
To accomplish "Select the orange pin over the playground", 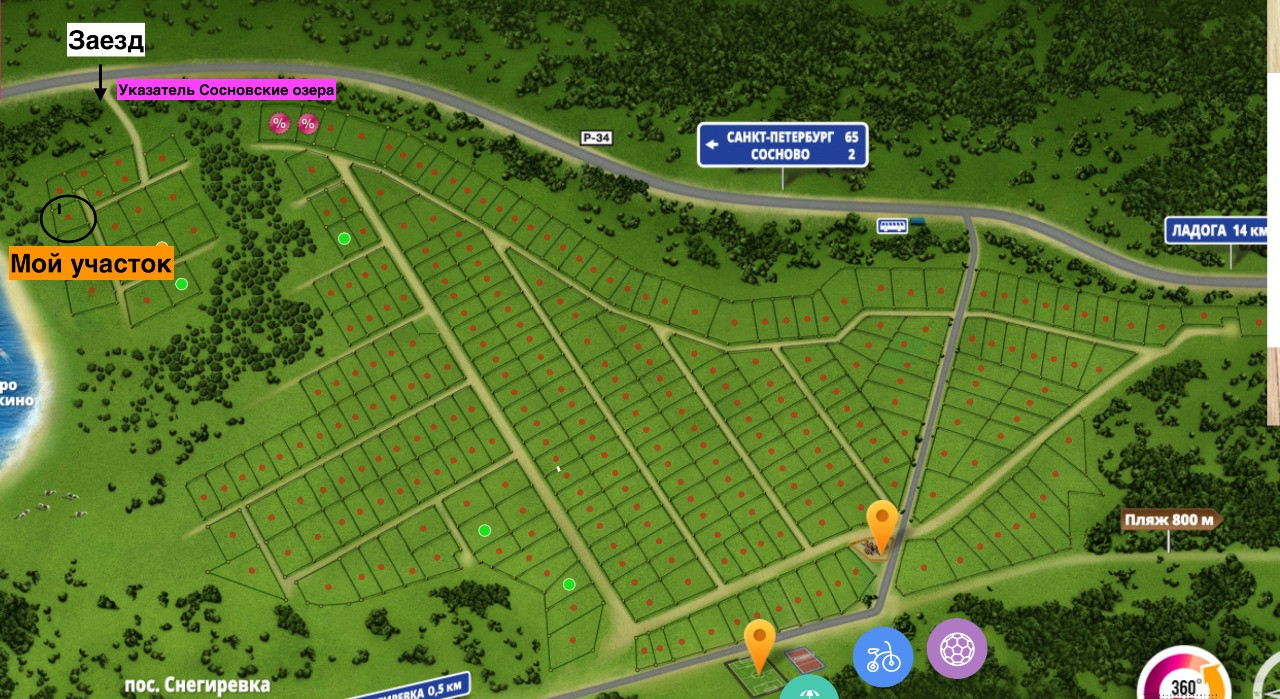I will pos(881,524).
